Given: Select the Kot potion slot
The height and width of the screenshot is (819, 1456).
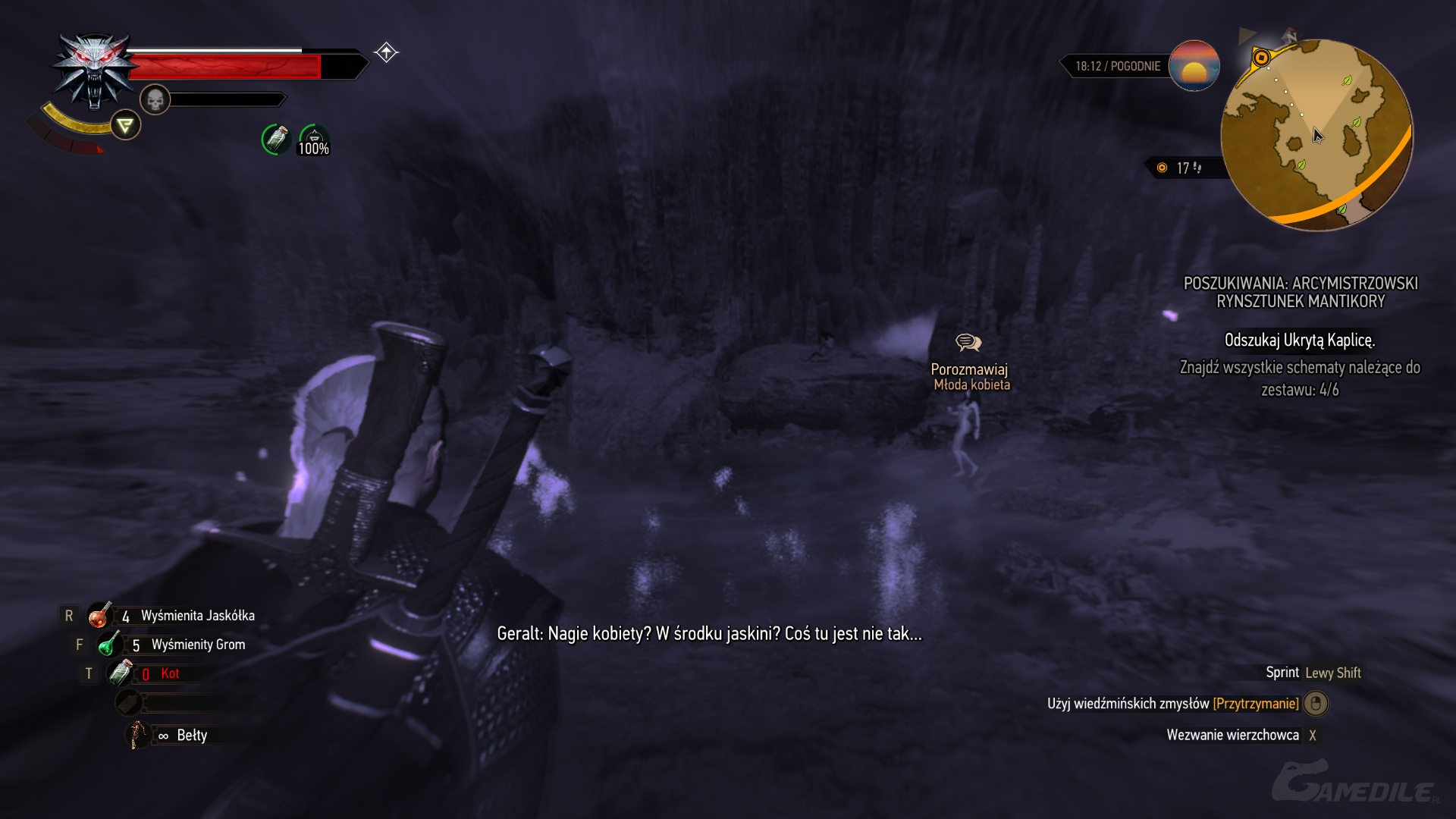Looking at the screenshot, I should [121, 673].
